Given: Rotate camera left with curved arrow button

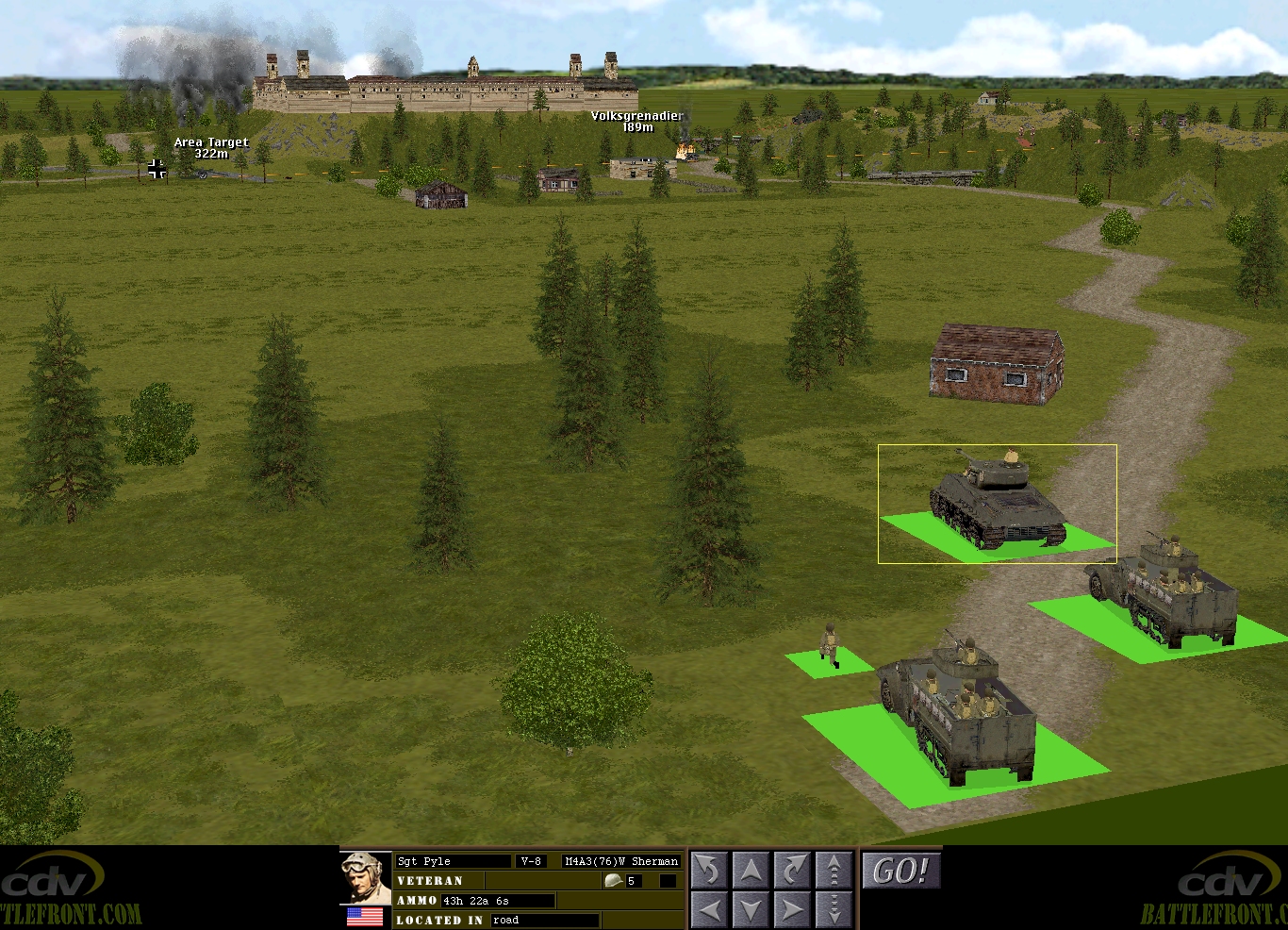Looking at the screenshot, I should 709,870.
